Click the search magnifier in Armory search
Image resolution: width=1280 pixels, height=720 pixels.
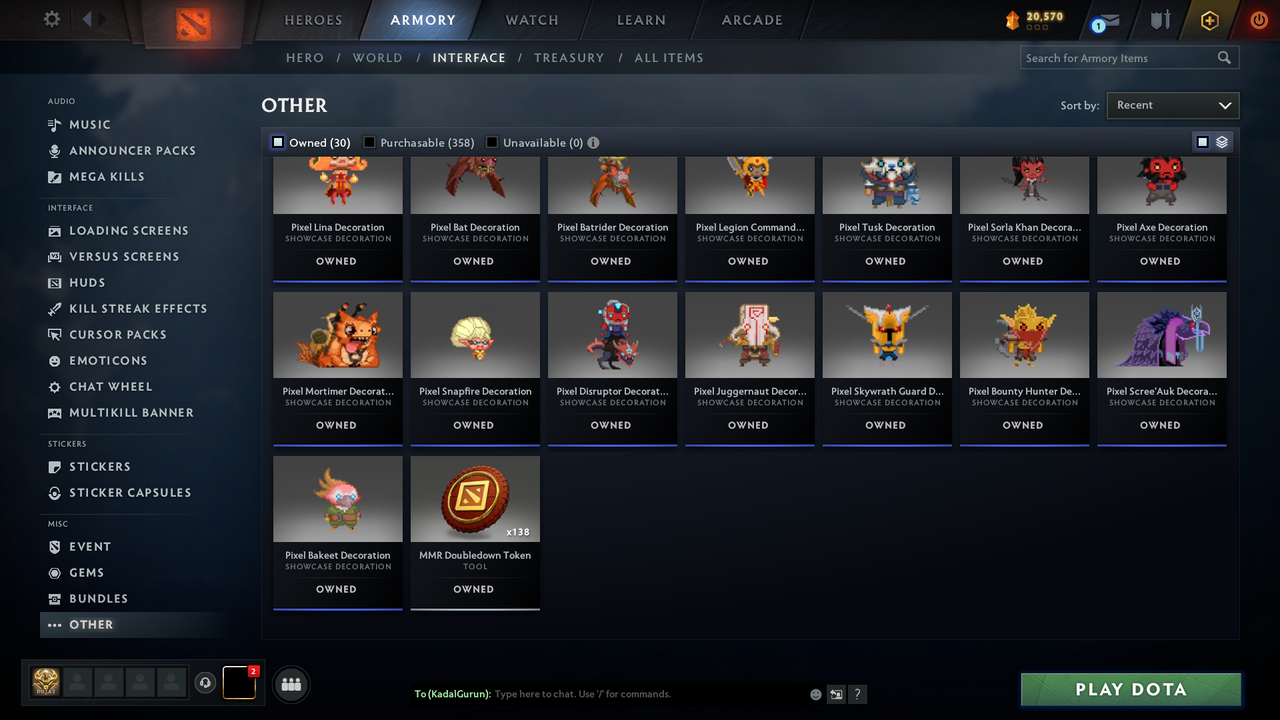1224,57
